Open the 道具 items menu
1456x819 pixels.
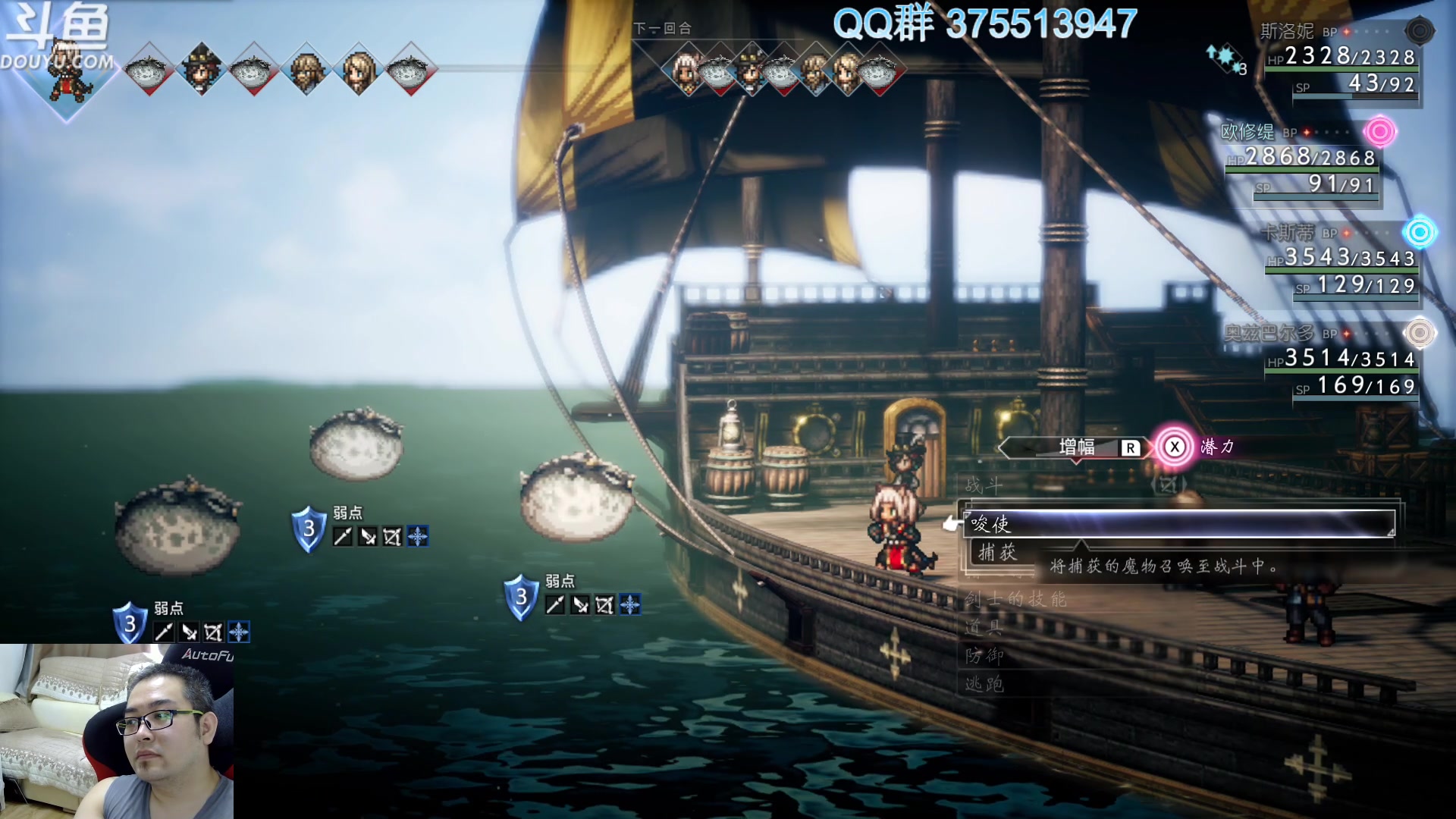pos(984,627)
